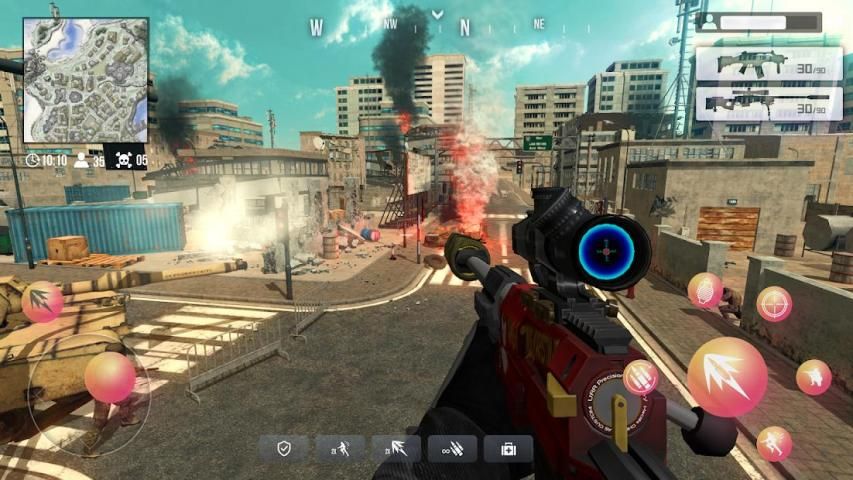The width and height of the screenshot is (853, 480).
Task: Reload using the bullets button
Action: click(x=641, y=377)
